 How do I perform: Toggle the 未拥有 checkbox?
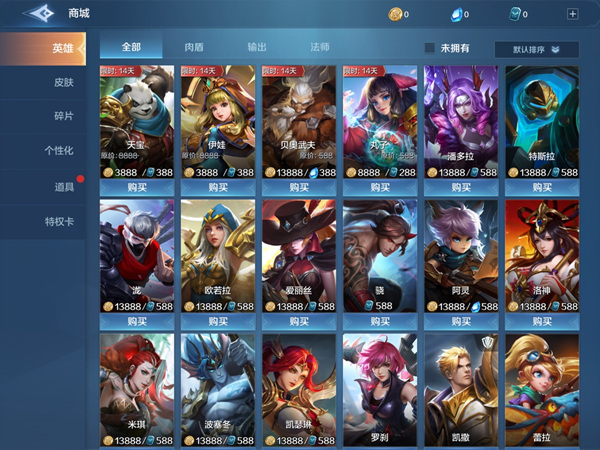[x=430, y=48]
